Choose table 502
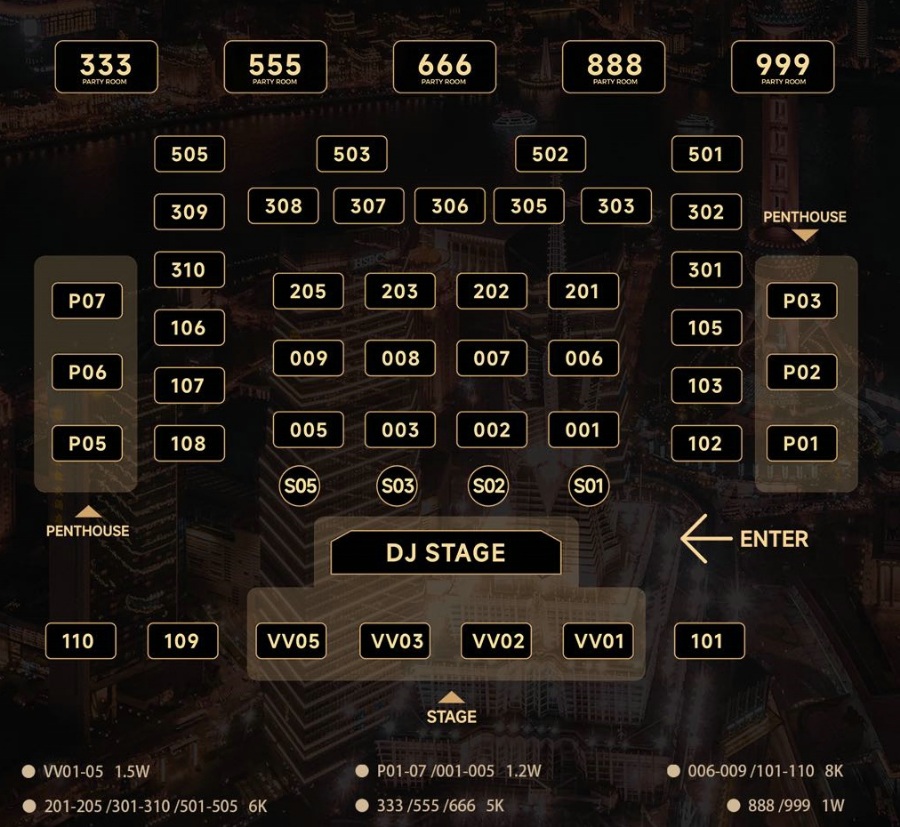This screenshot has height=827, width=900. (550, 154)
